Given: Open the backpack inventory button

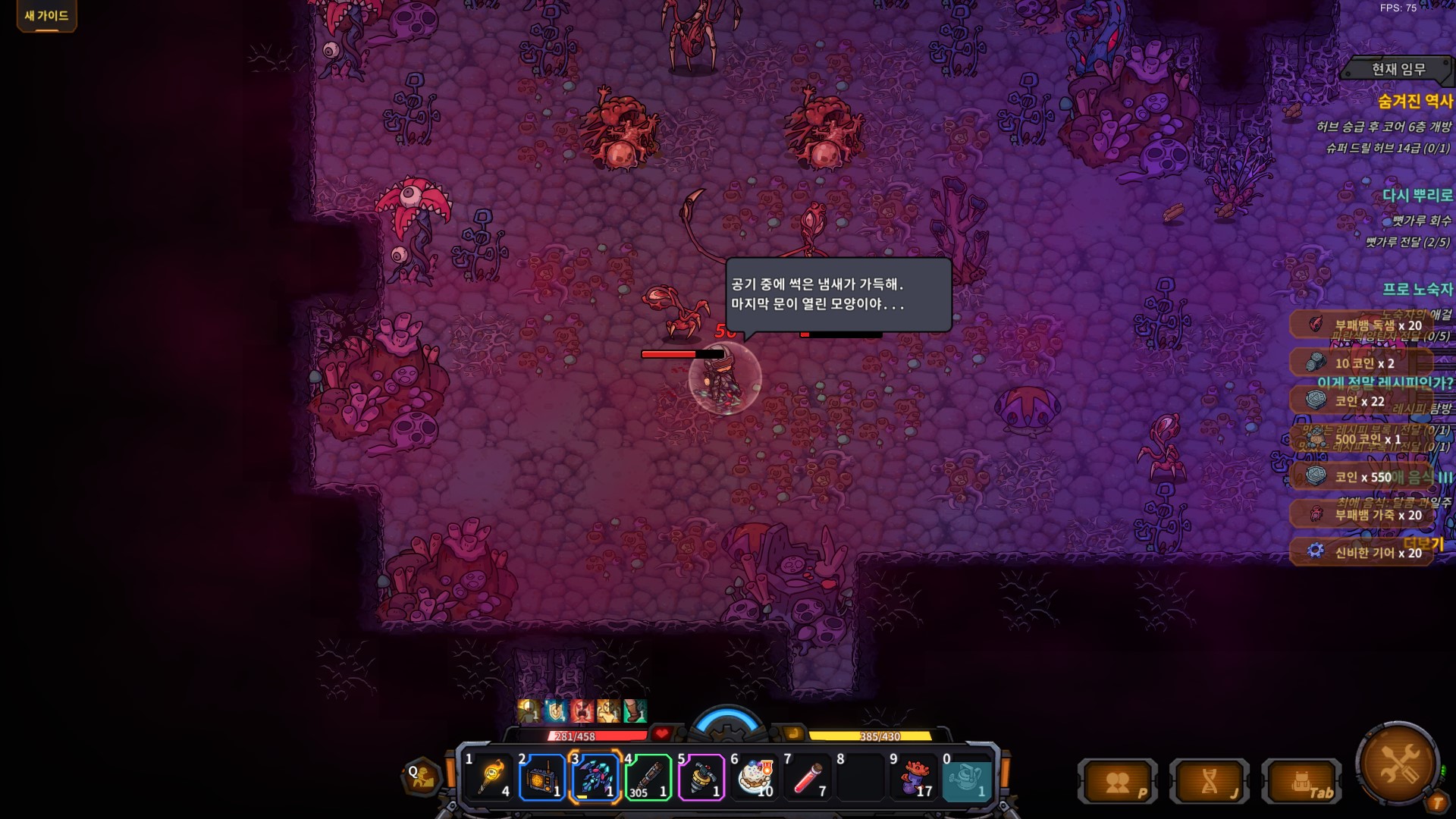Looking at the screenshot, I should (1301, 782).
